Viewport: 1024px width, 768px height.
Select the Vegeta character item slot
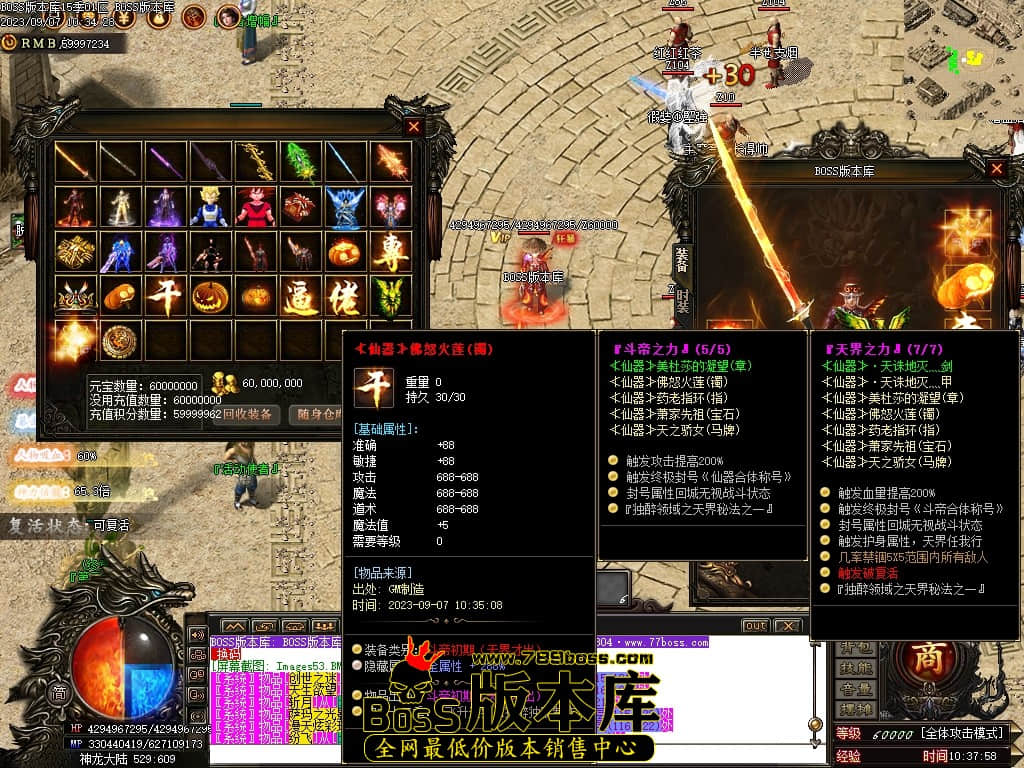210,207
